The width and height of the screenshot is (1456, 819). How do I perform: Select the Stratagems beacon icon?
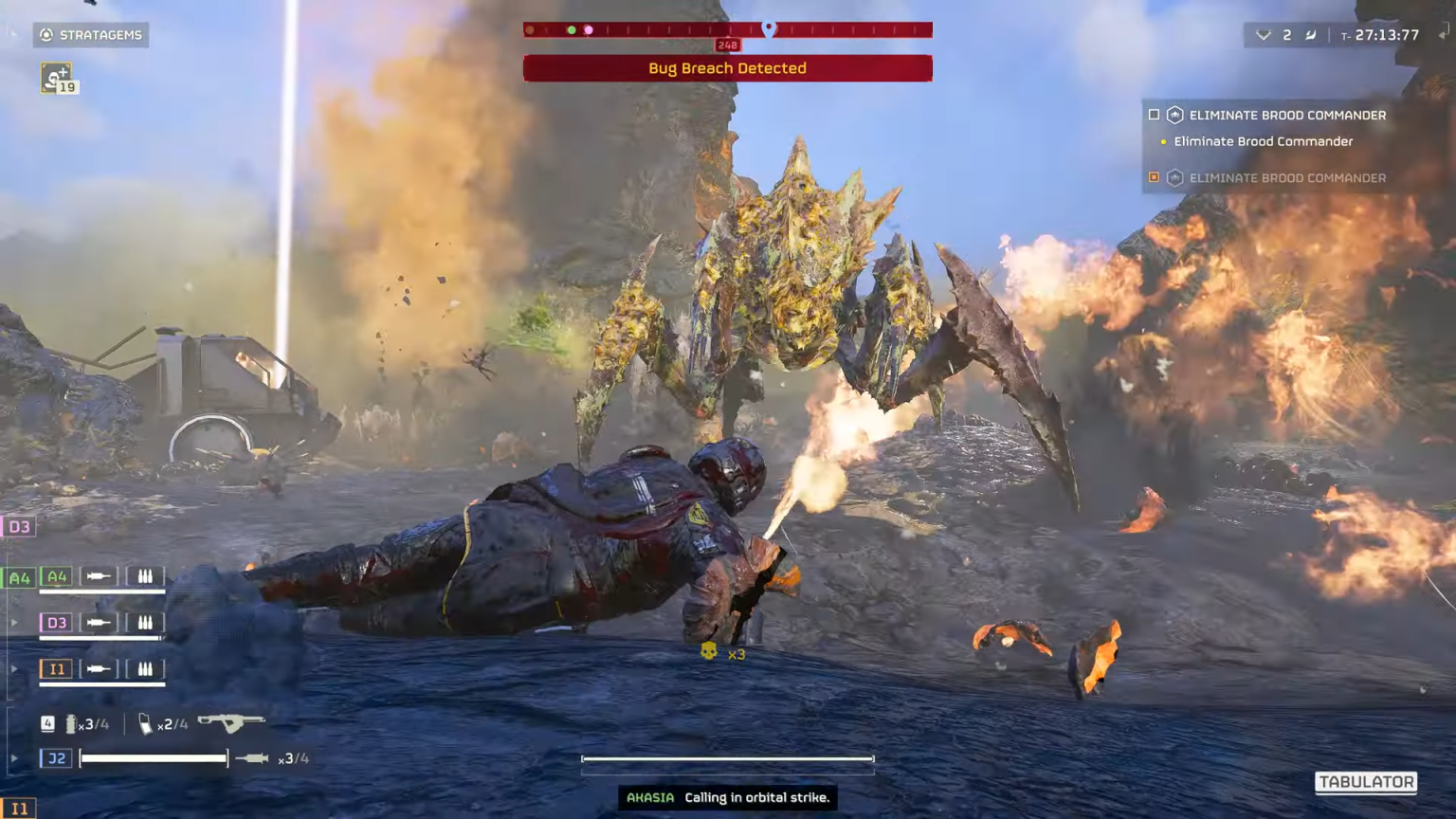(45, 35)
